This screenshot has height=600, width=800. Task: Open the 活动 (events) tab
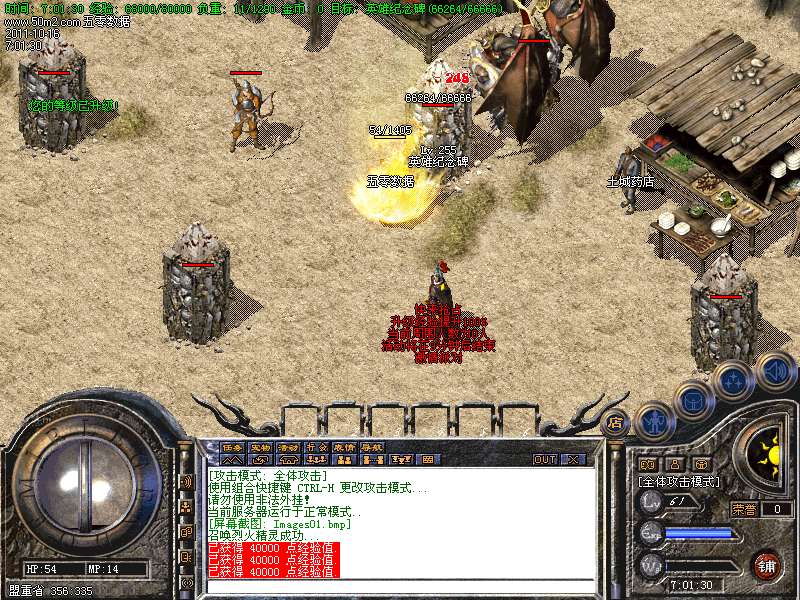(288, 447)
